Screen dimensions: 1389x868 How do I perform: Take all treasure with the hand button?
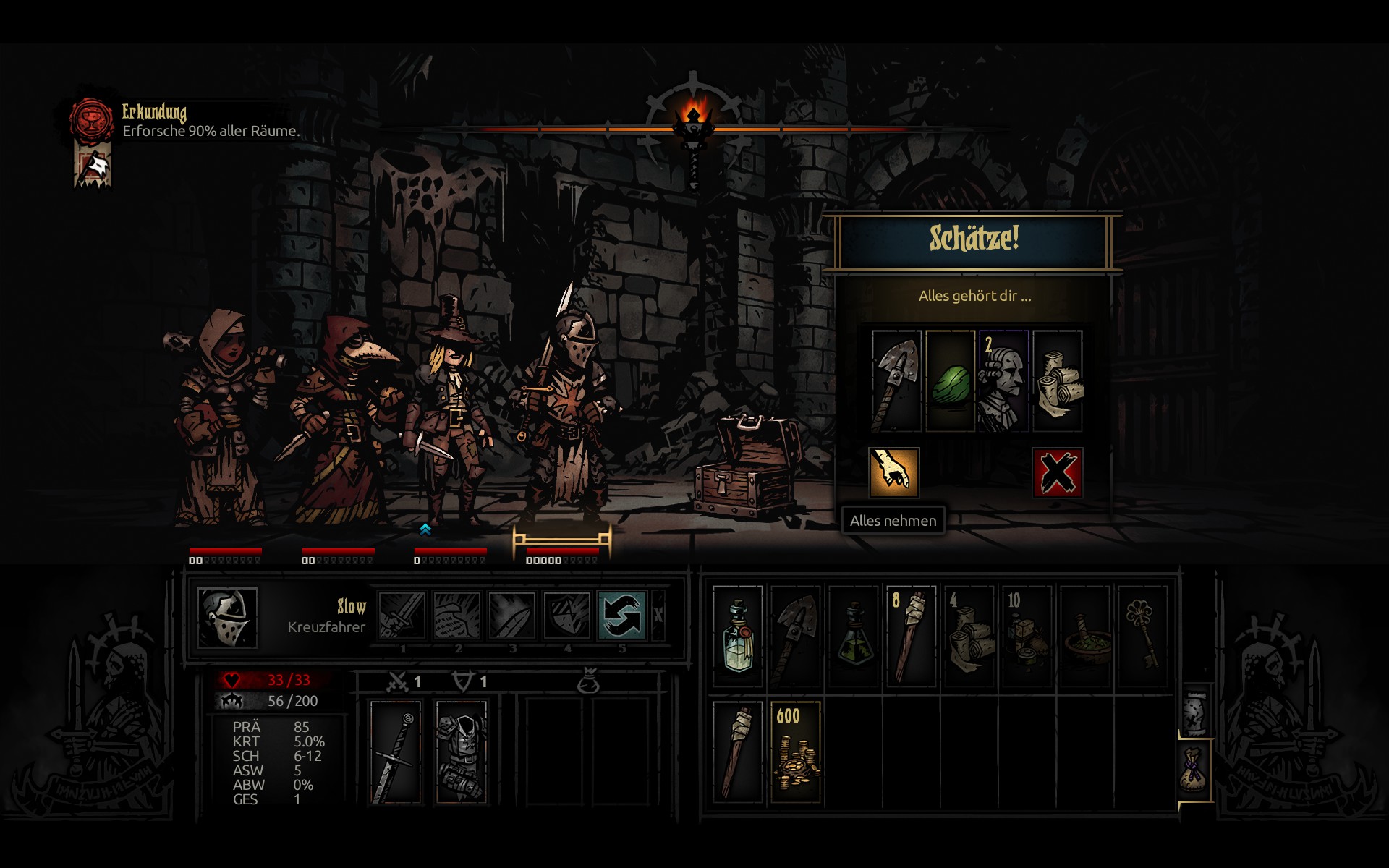pyautogui.click(x=893, y=472)
